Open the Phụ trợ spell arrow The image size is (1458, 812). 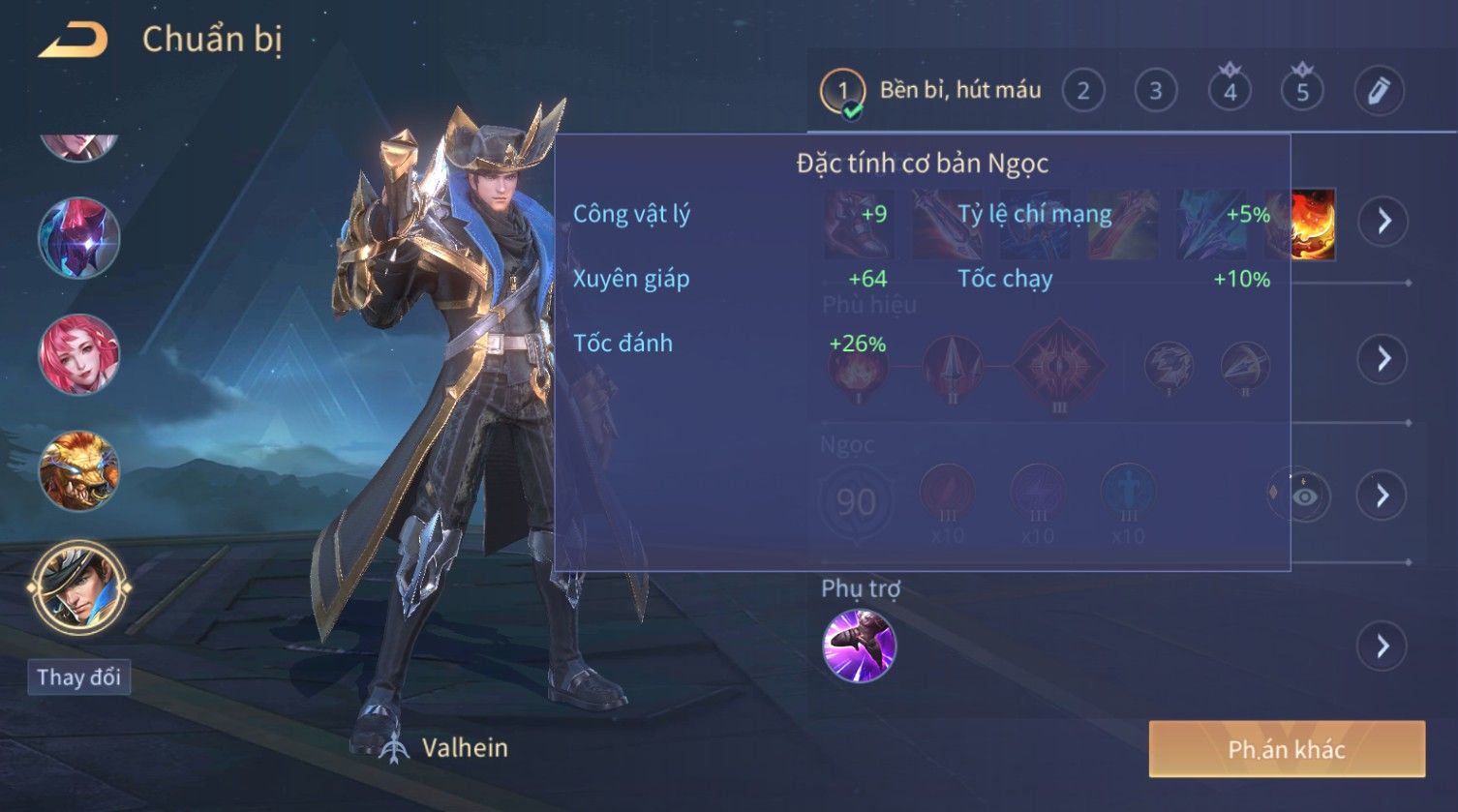click(1382, 646)
